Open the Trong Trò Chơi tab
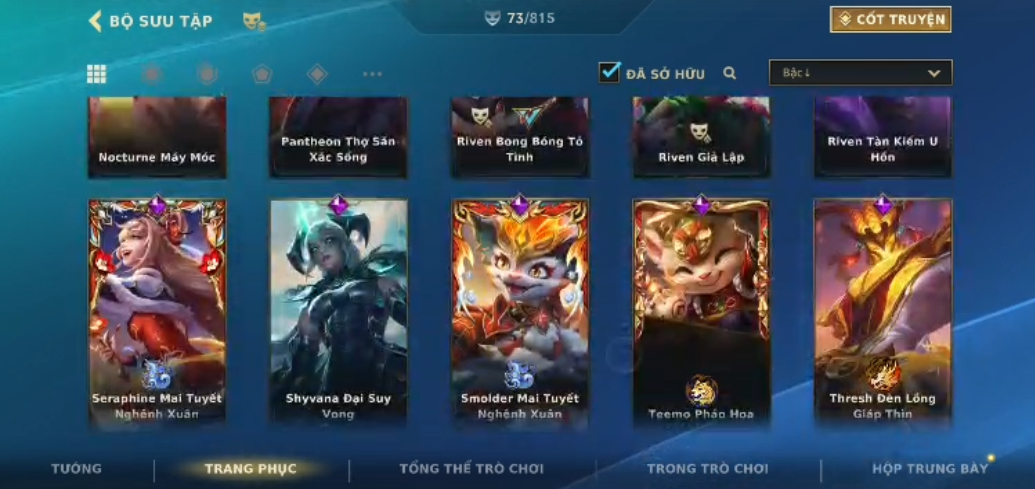The width and height of the screenshot is (1035, 489). tap(707, 469)
